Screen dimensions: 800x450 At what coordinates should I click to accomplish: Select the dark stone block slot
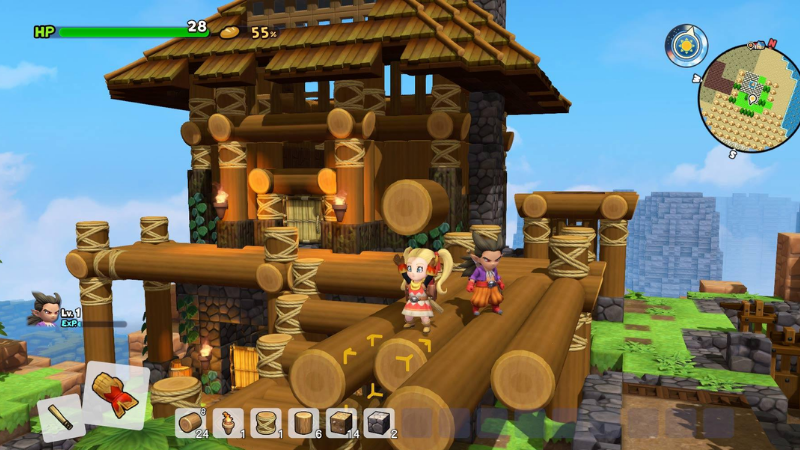point(378,423)
